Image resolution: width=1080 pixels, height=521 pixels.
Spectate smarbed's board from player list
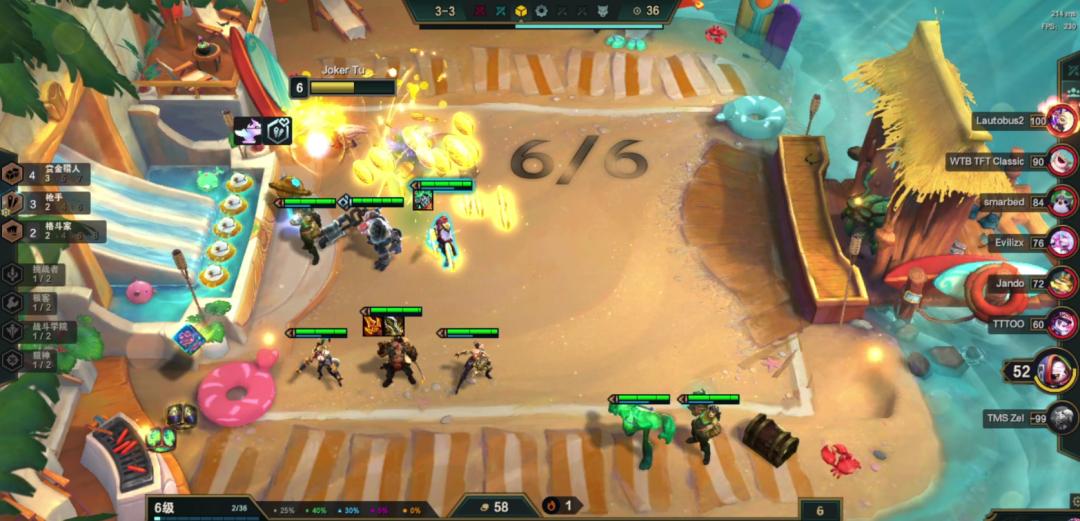pos(1062,201)
